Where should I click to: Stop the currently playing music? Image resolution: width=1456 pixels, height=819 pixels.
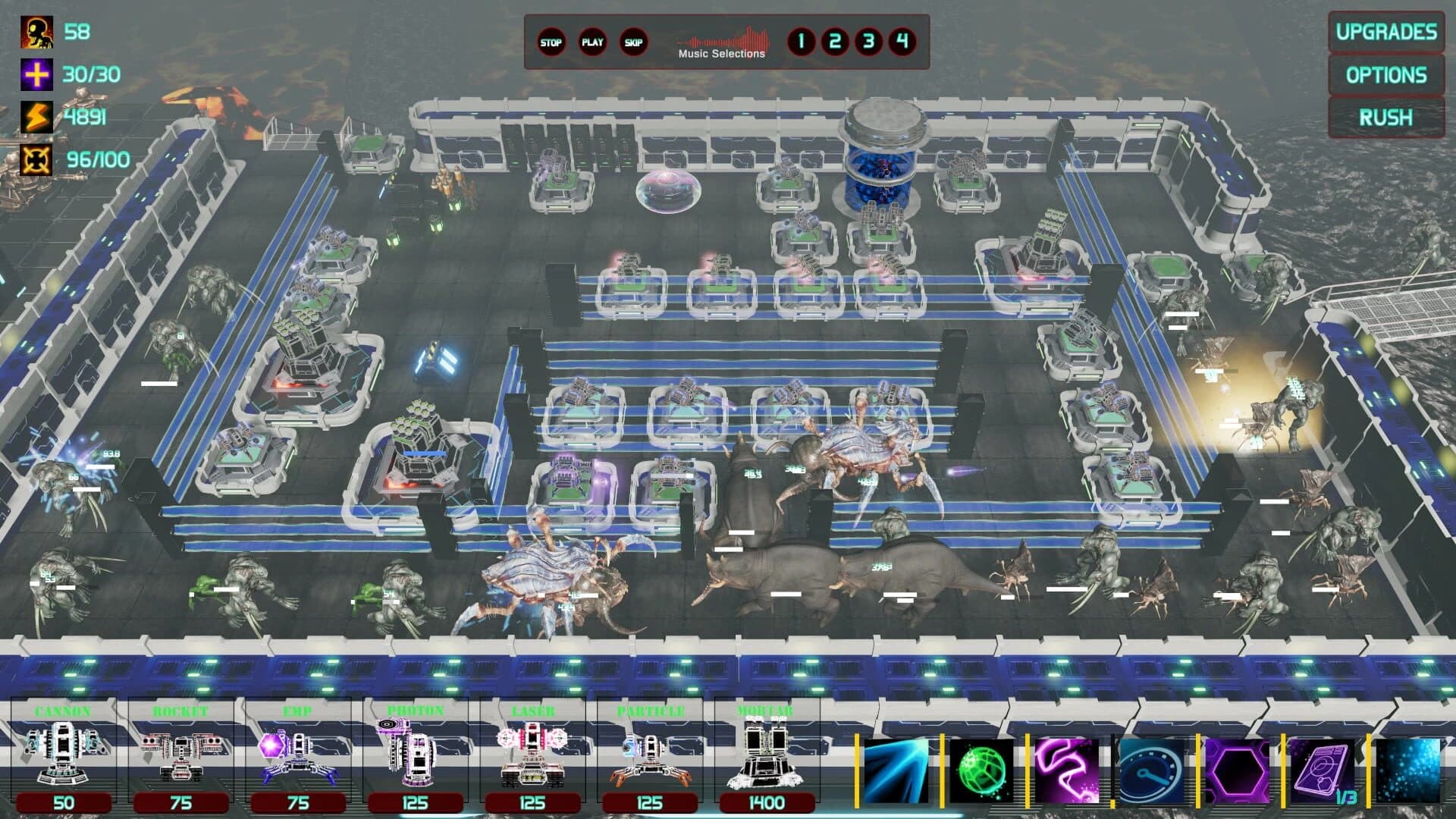[x=551, y=42]
